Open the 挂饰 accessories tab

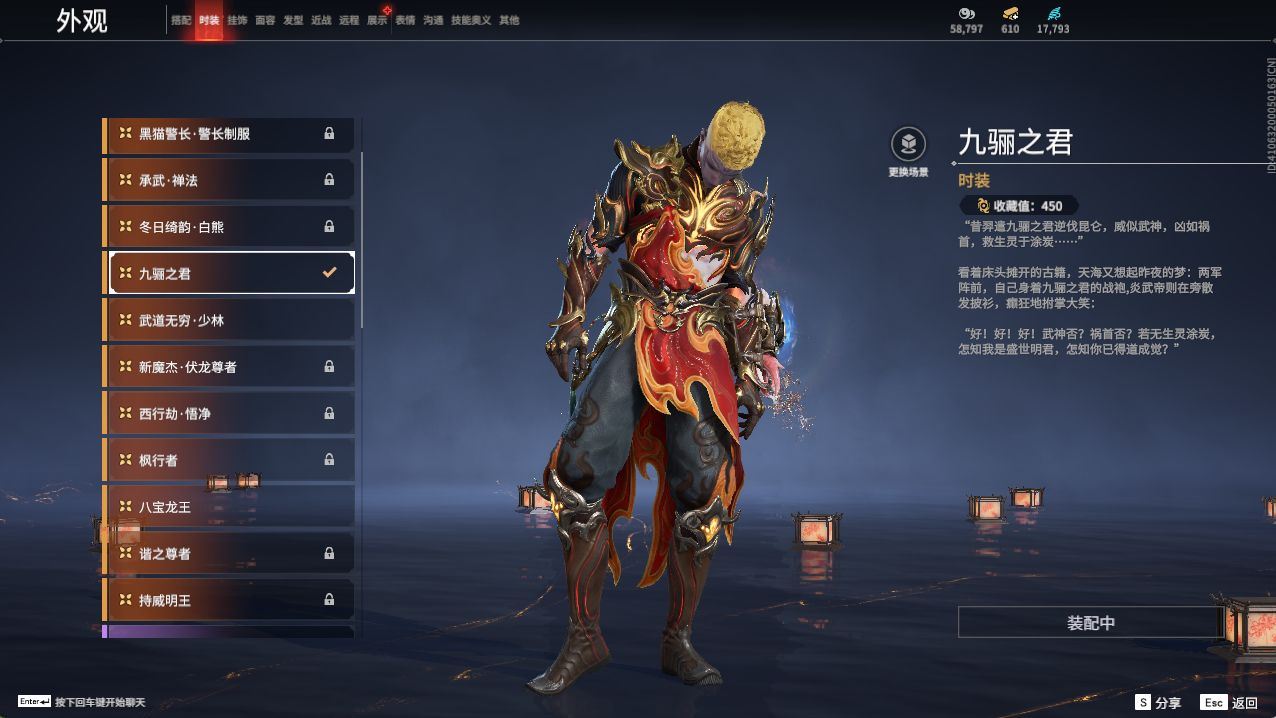(x=237, y=20)
